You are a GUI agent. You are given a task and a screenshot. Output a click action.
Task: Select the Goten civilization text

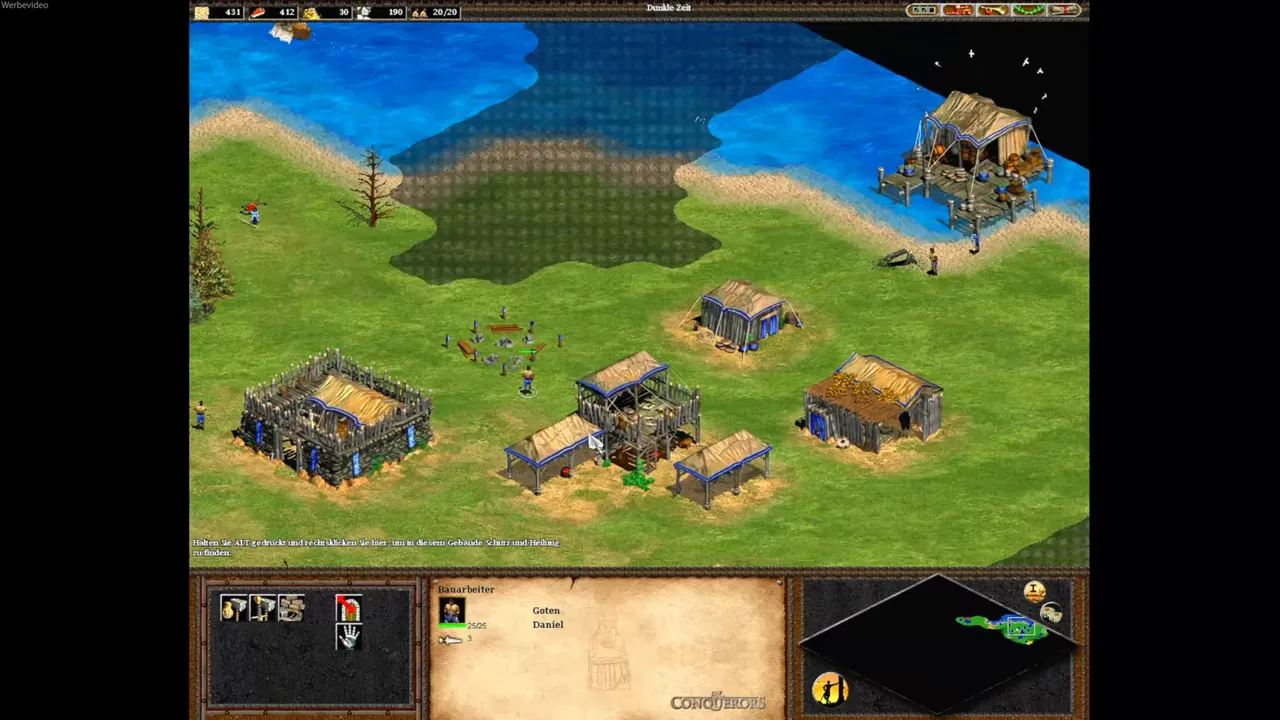coord(546,610)
